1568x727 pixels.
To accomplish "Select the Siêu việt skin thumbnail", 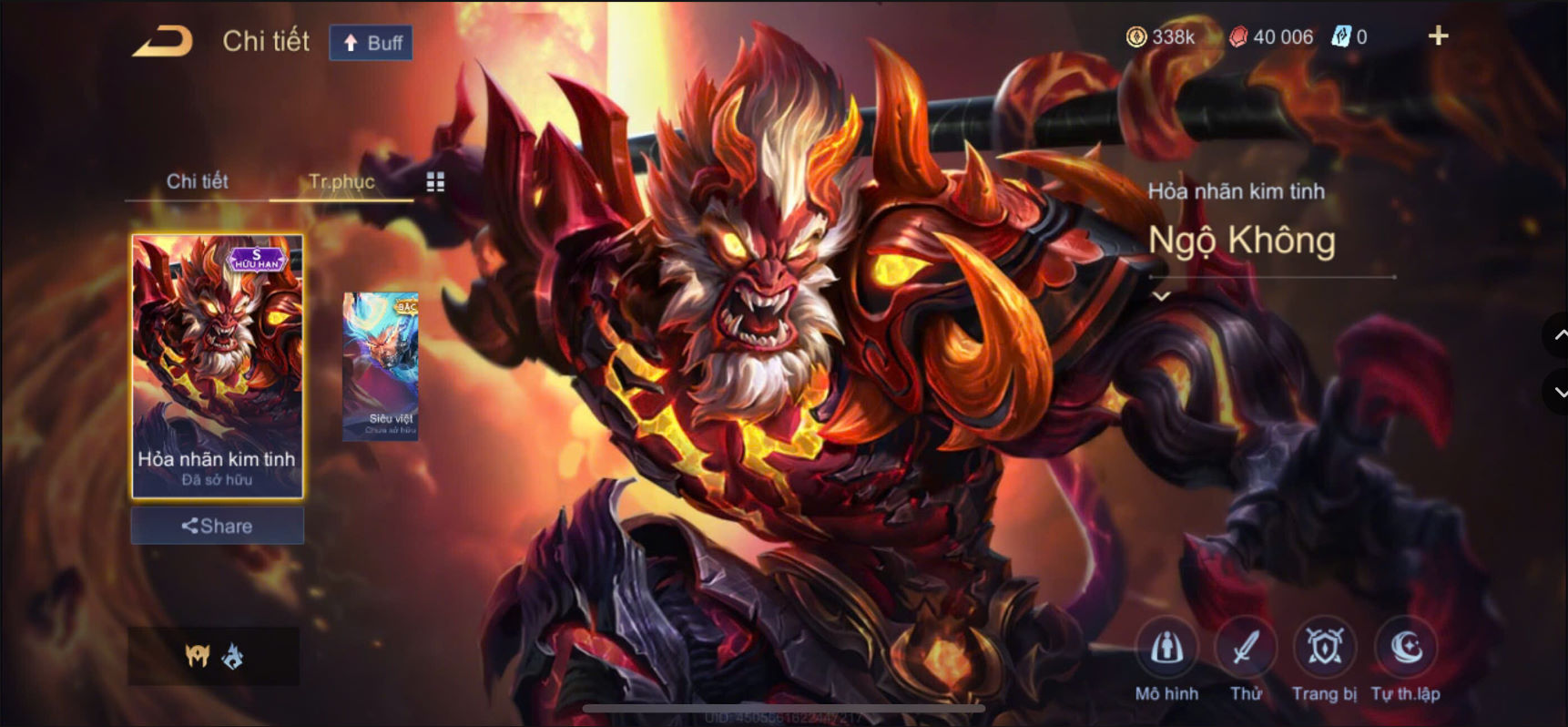I will (x=381, y=364).
